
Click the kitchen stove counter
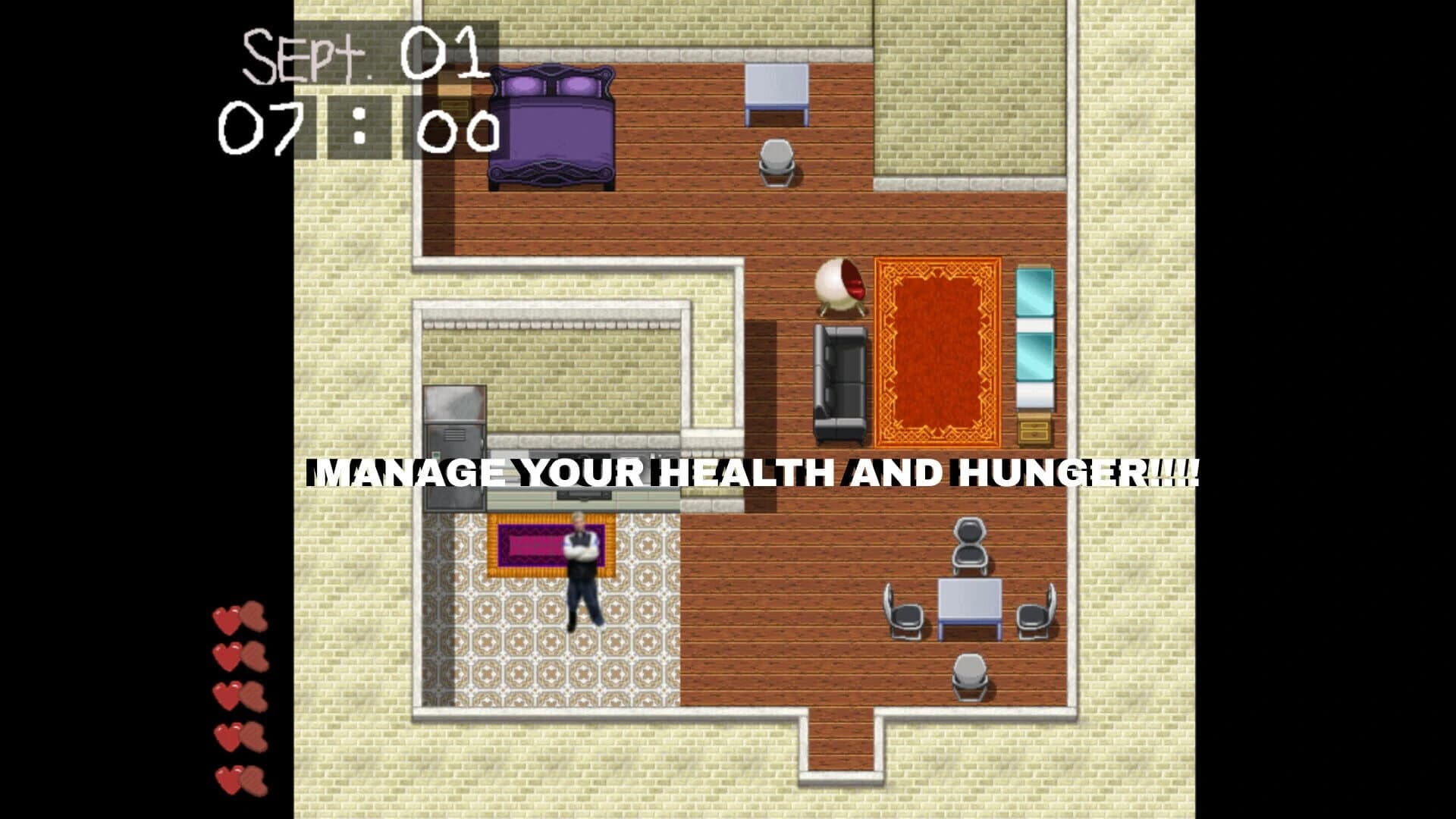(584, 493)
